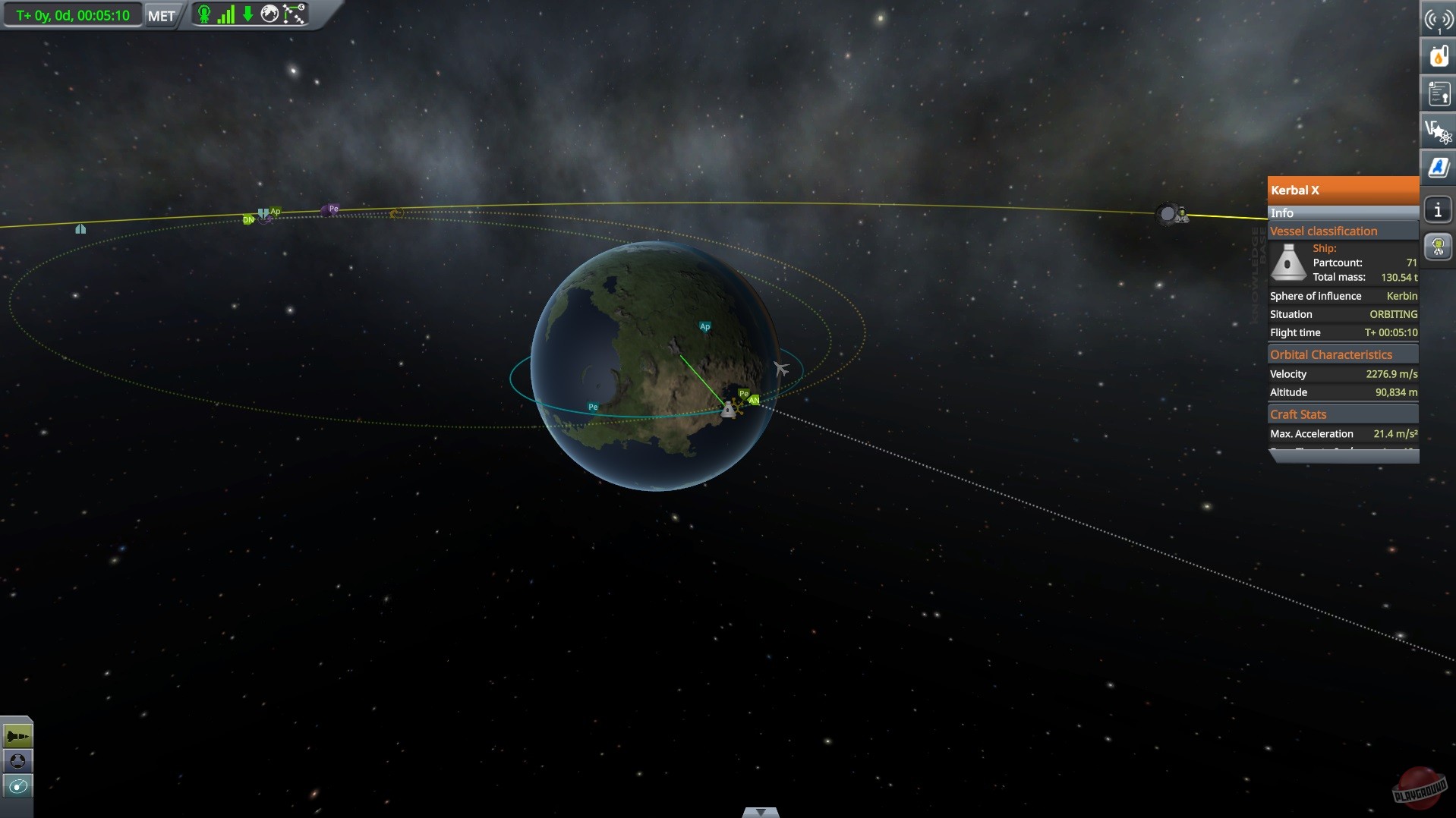Viewport: 1456px width, 818px height.
Task: Click the green Kerbal astronaut status icon
Action: (x=203, y=14)
